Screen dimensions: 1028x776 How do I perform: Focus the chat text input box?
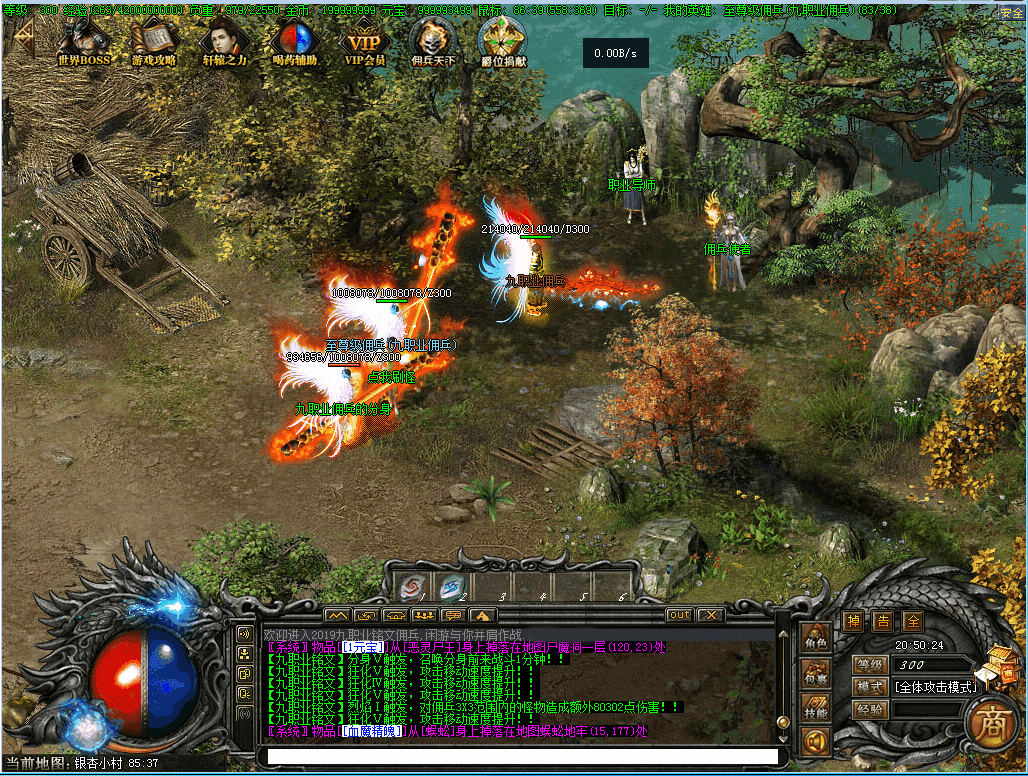[520, 757]
